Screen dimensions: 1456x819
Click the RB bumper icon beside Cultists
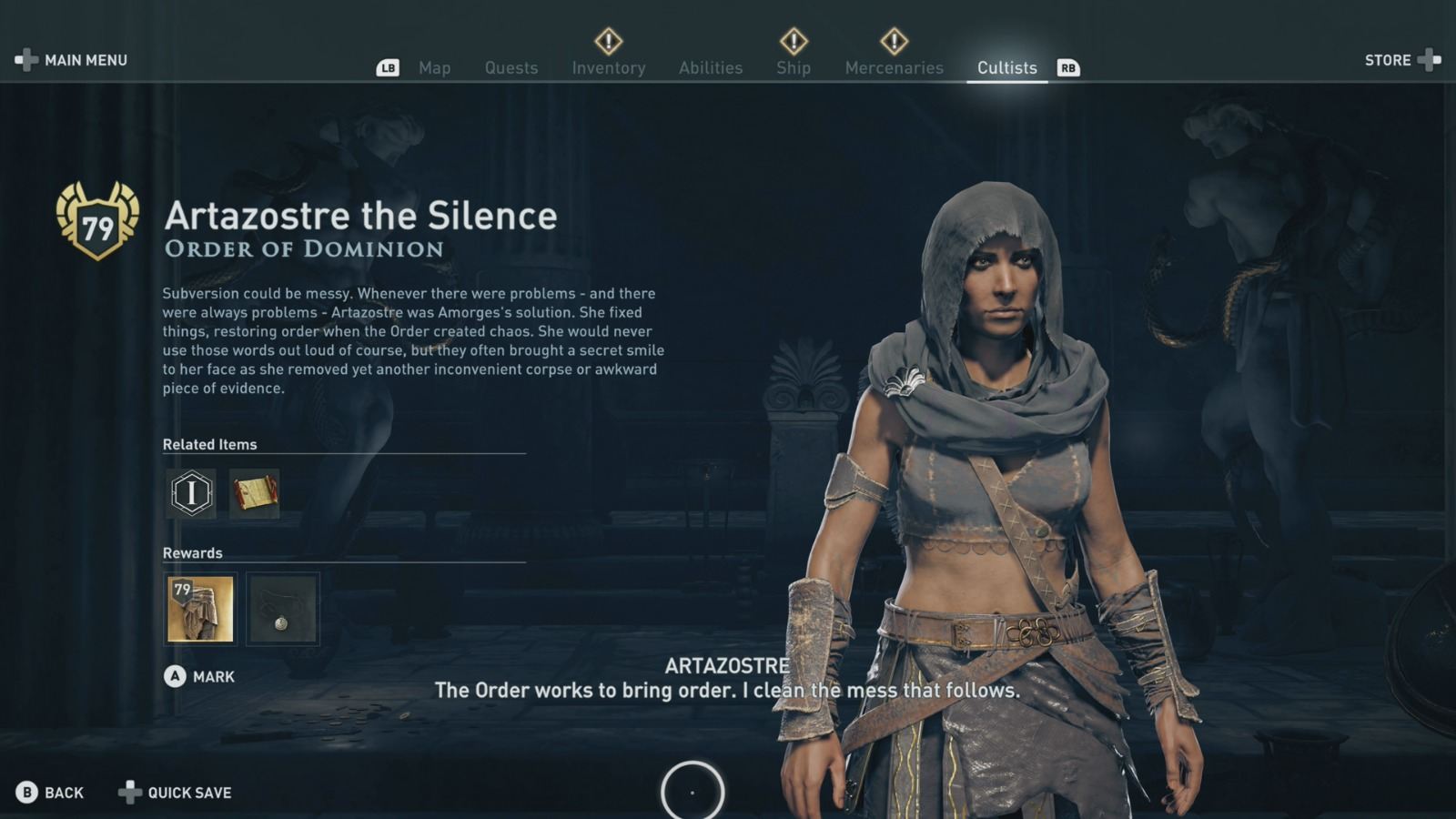1068,66
